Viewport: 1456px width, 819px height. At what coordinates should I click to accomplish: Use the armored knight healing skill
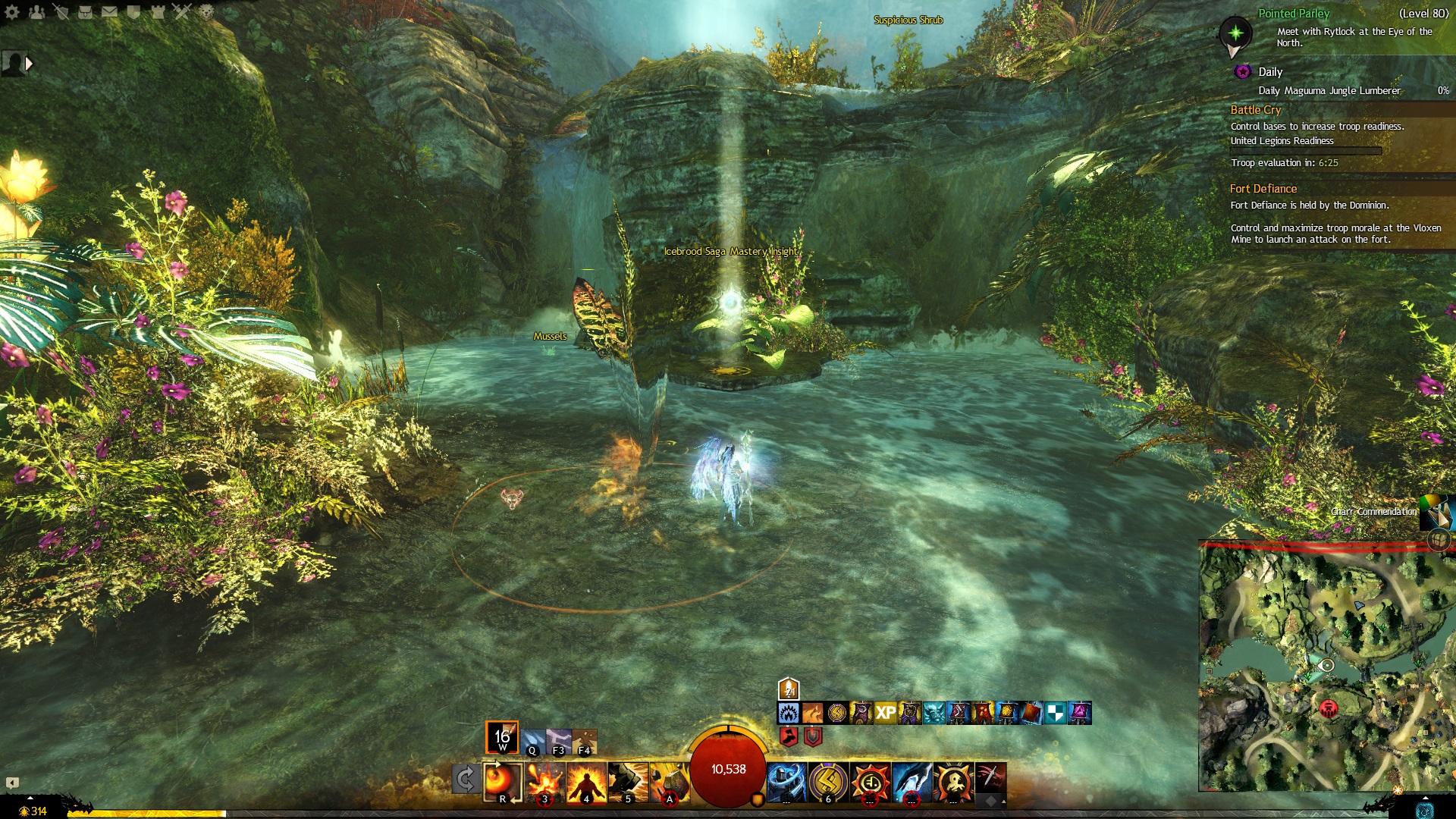(x=786, y=781)
